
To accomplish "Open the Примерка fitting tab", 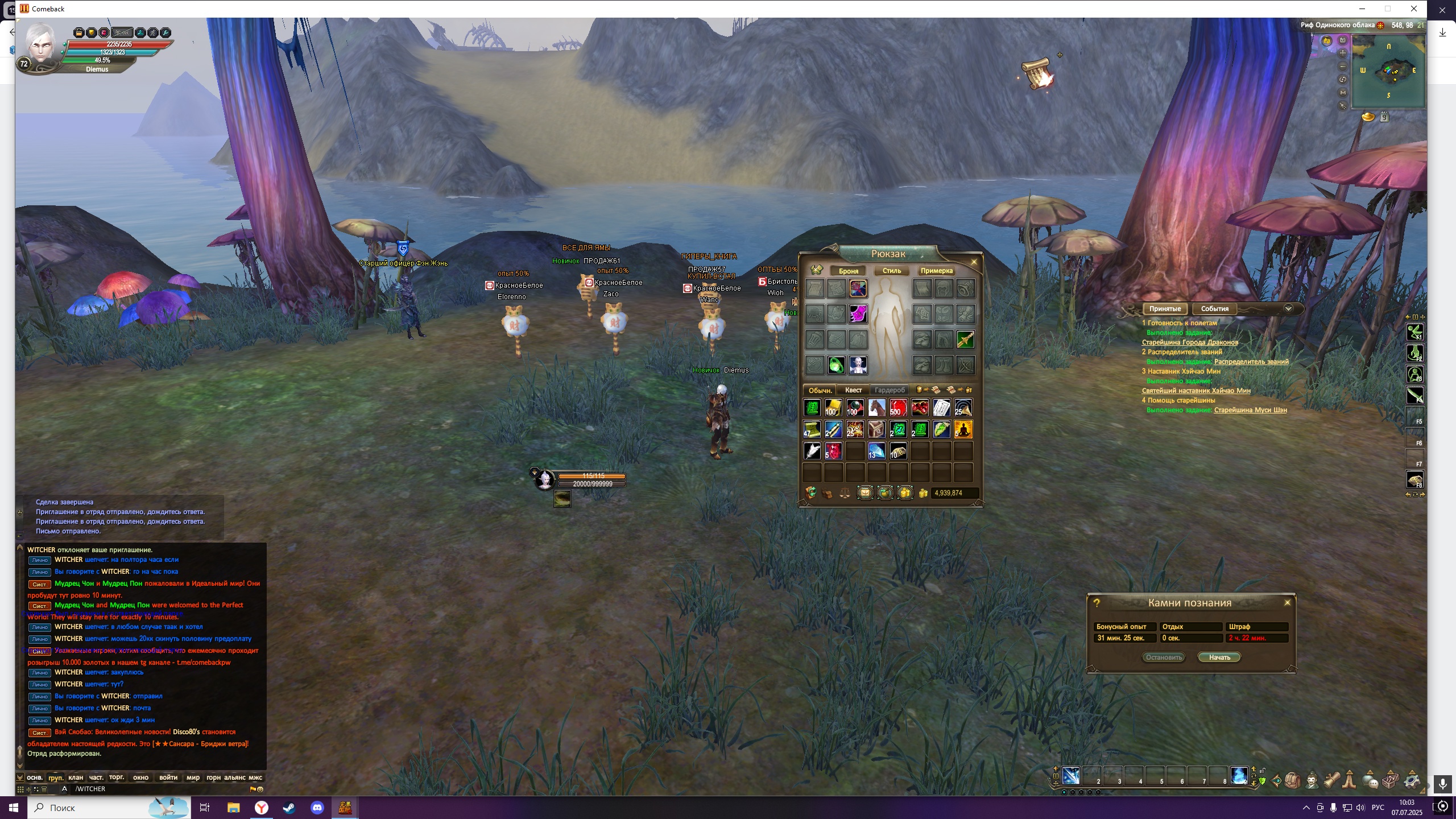I will pyautogui.click(x=936, y=271).
